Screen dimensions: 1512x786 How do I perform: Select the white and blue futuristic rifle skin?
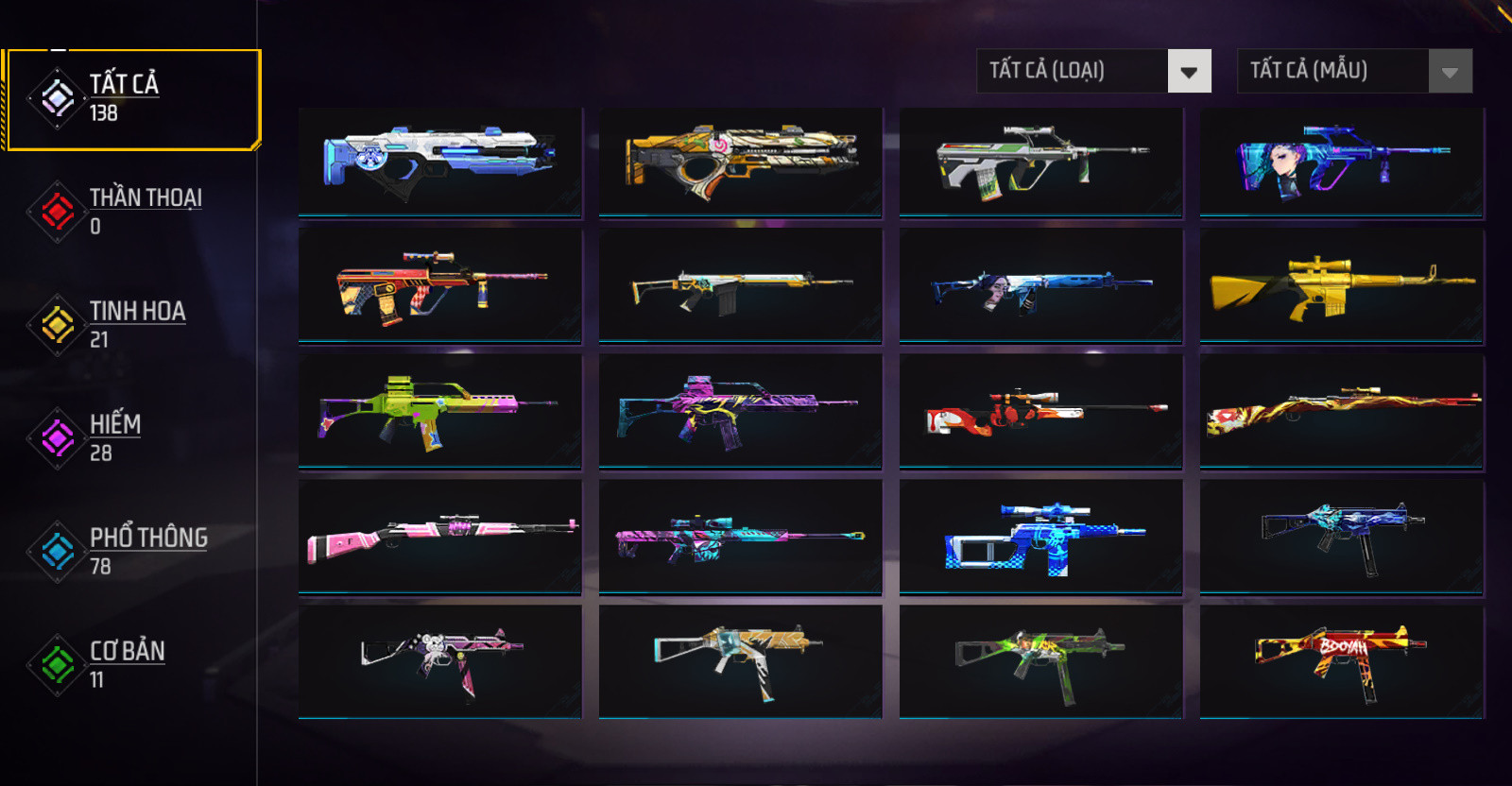click(x=440, y=162)
